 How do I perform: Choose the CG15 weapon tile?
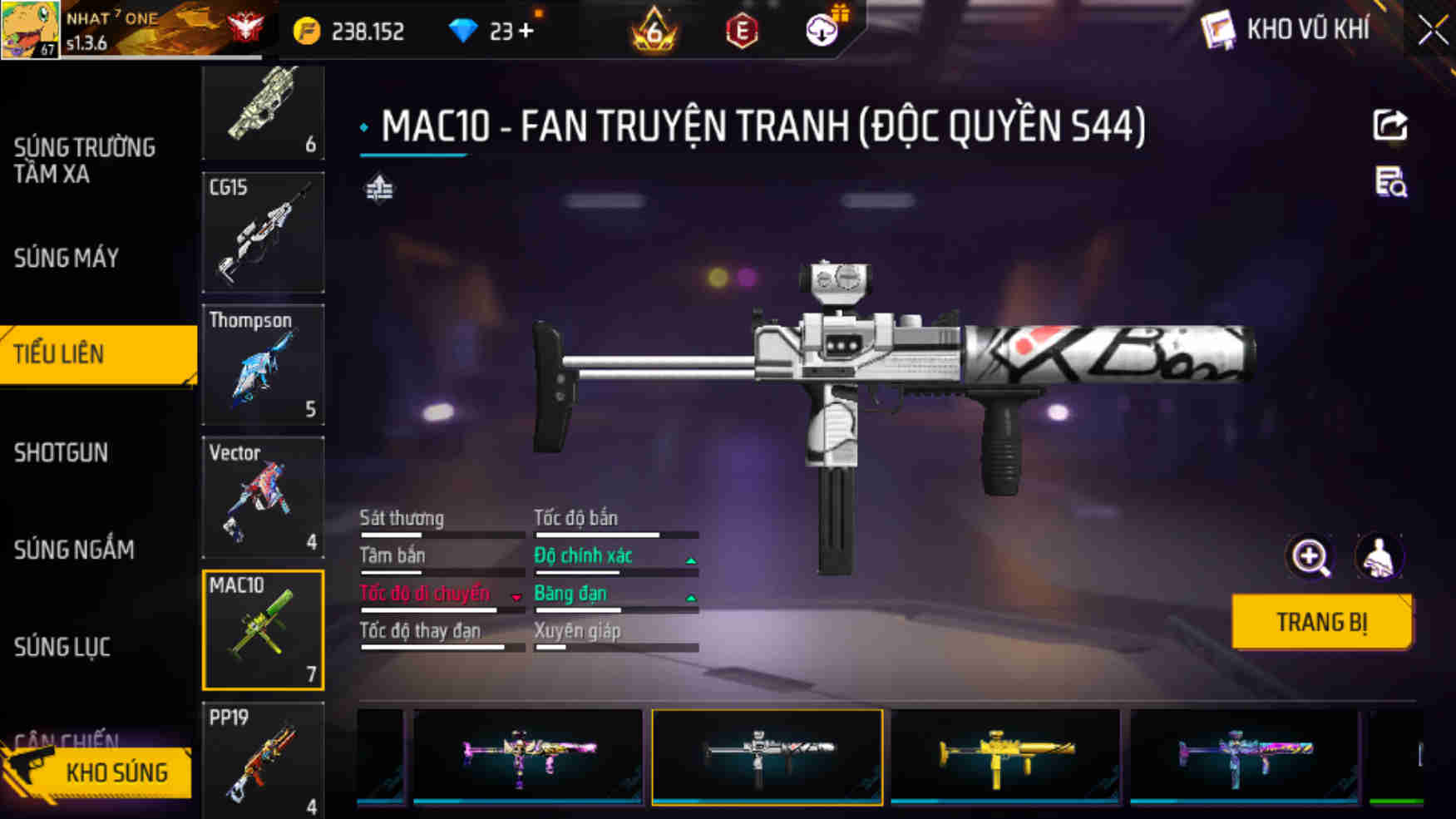(x=263, y=233)
